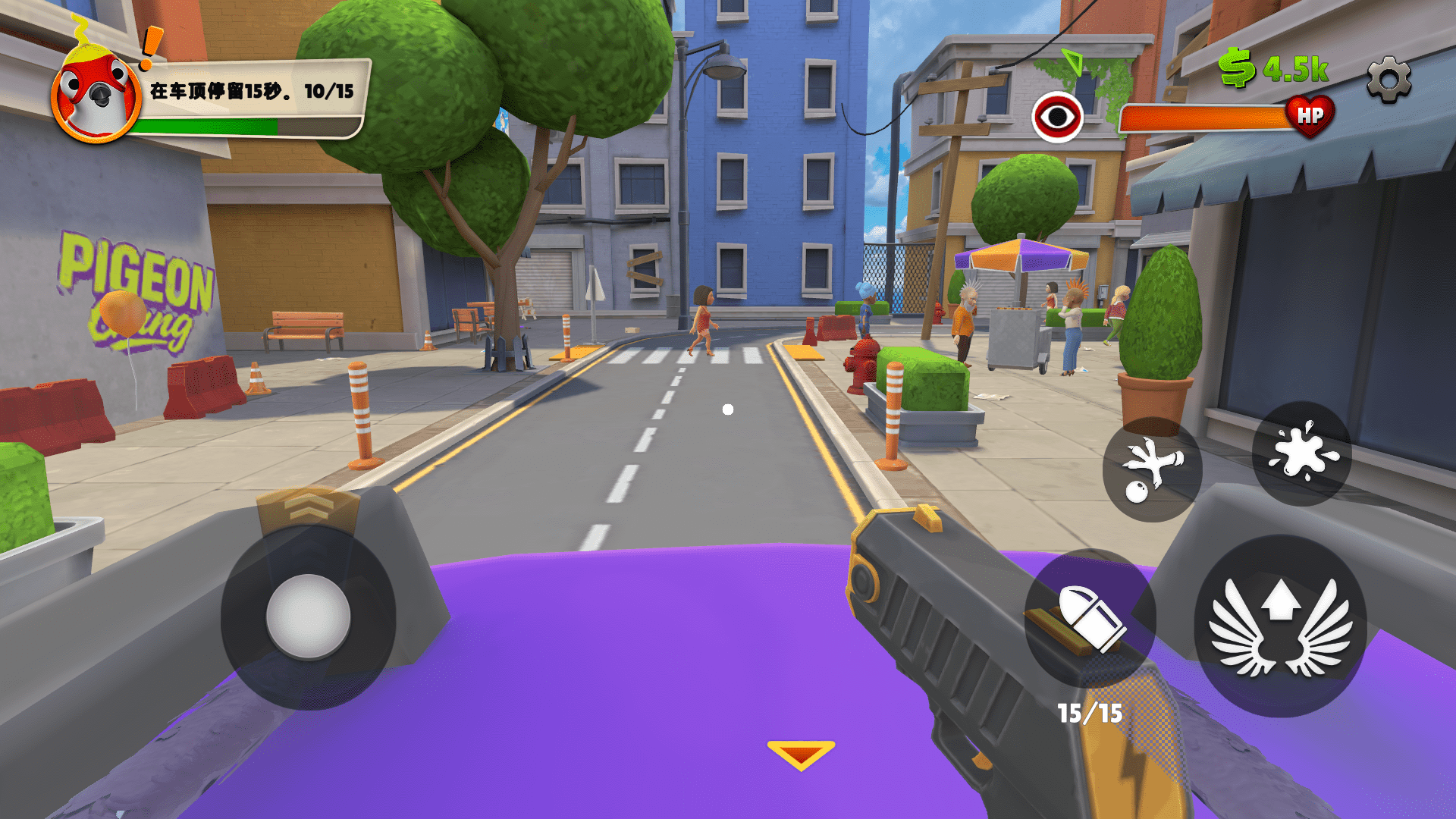Open the gear settings menu
The height and width of the screenshot is (819, 1456).
pos(1389,79)
